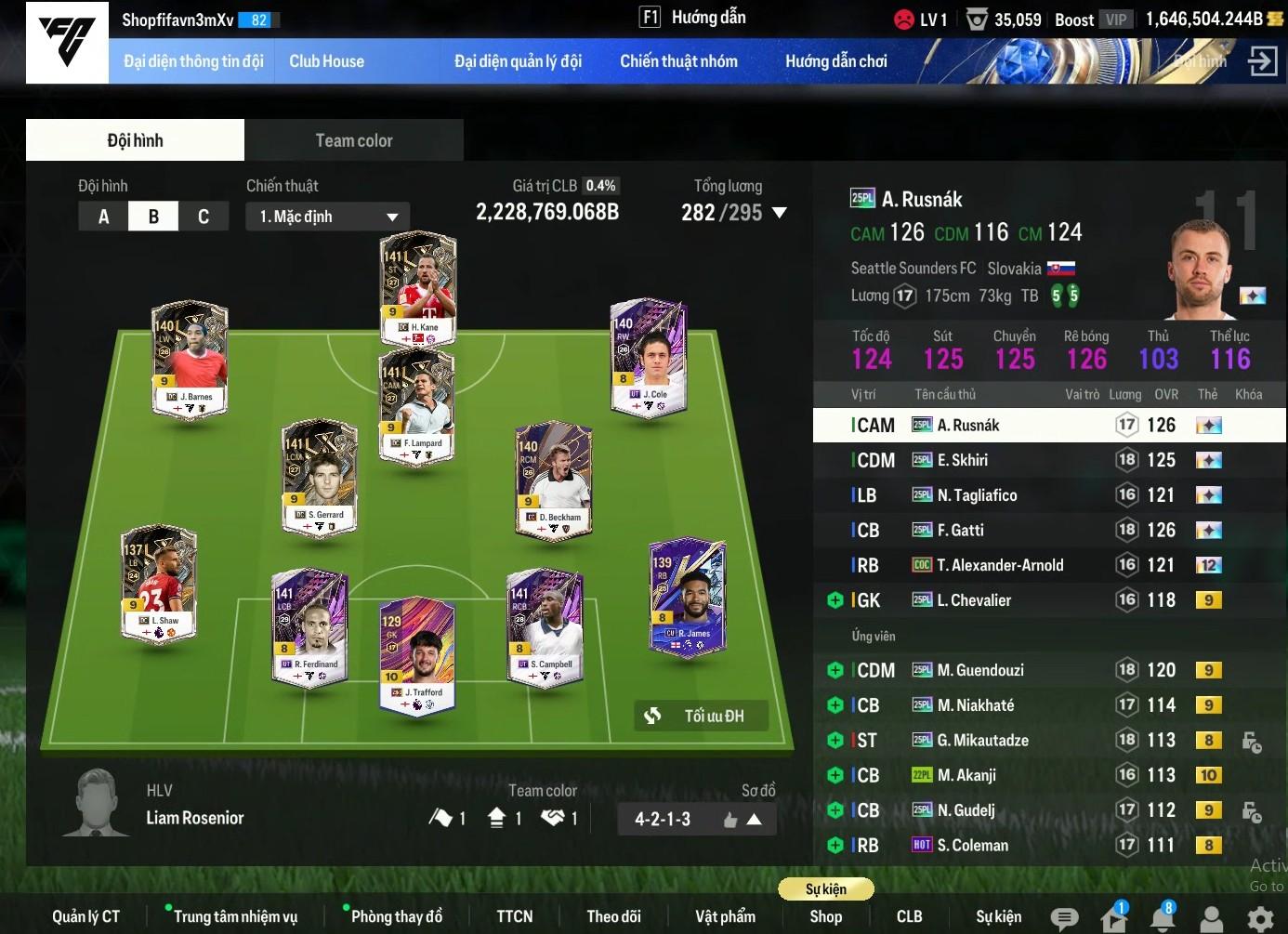The width and height of the screenshot is (1288, 934).
Task: Go to Hướng dẫn chơi menu
Action: click(x=835, y=61)
